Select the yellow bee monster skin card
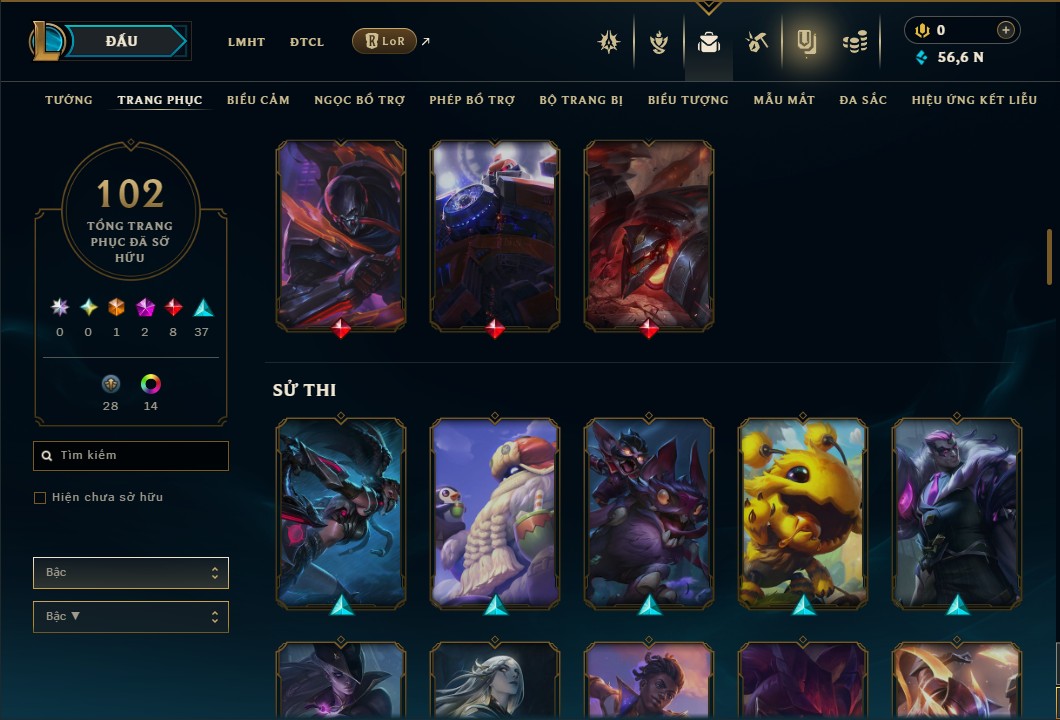The height and width of the screenshot is (720, 1060). 803,513
